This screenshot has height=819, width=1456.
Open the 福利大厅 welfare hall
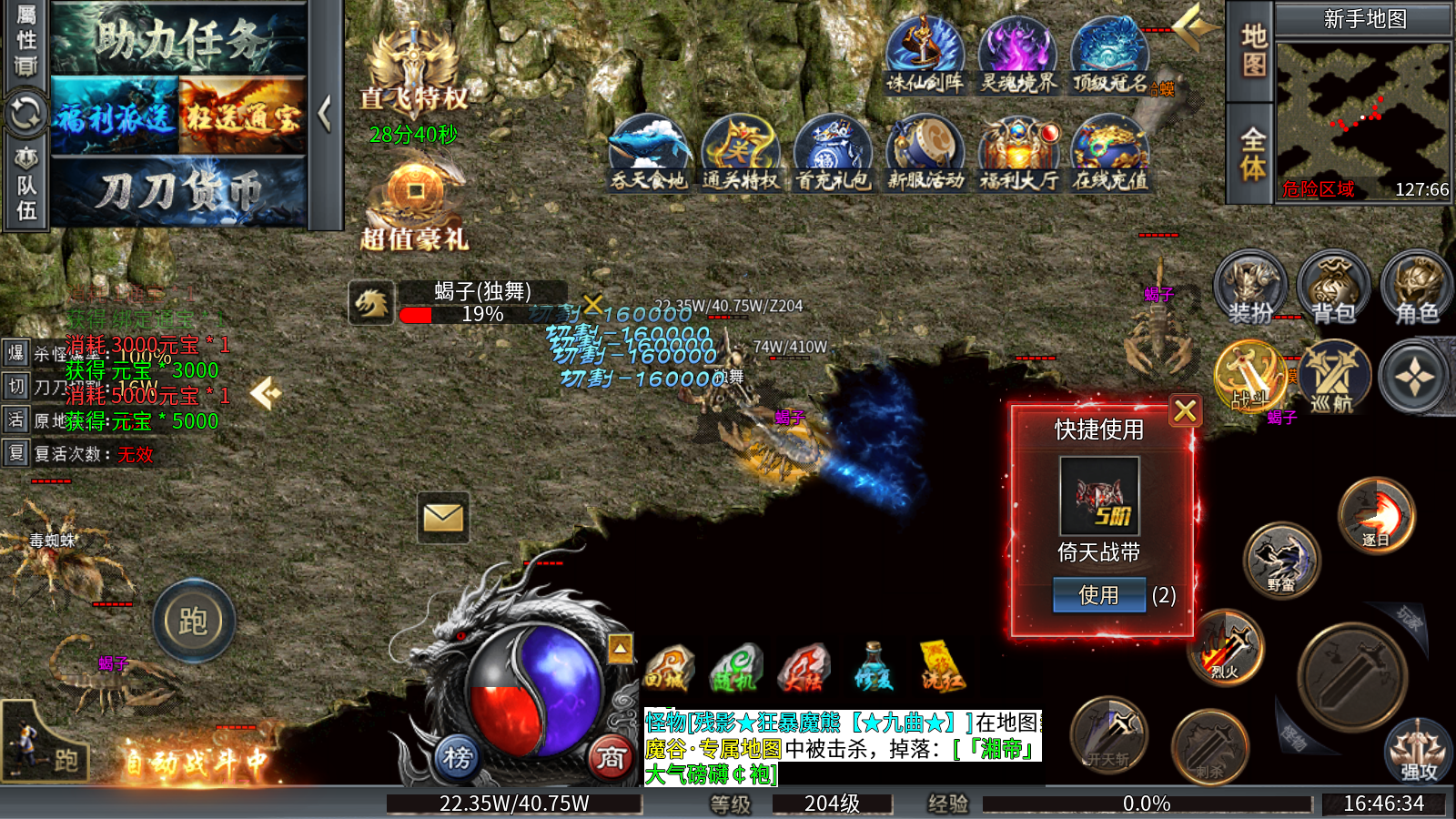(1018, 155)
